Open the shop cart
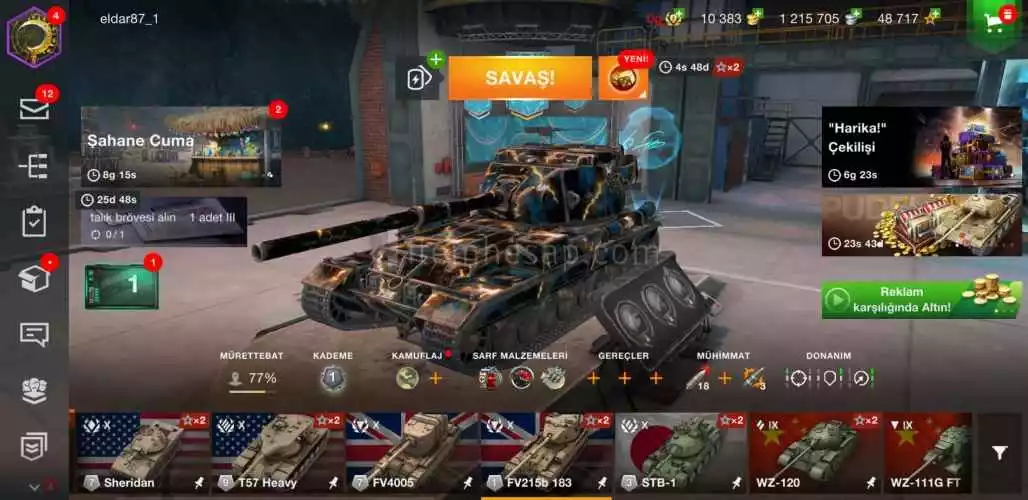The height and width of the screenshot is (500, 1028). [996, 22]
